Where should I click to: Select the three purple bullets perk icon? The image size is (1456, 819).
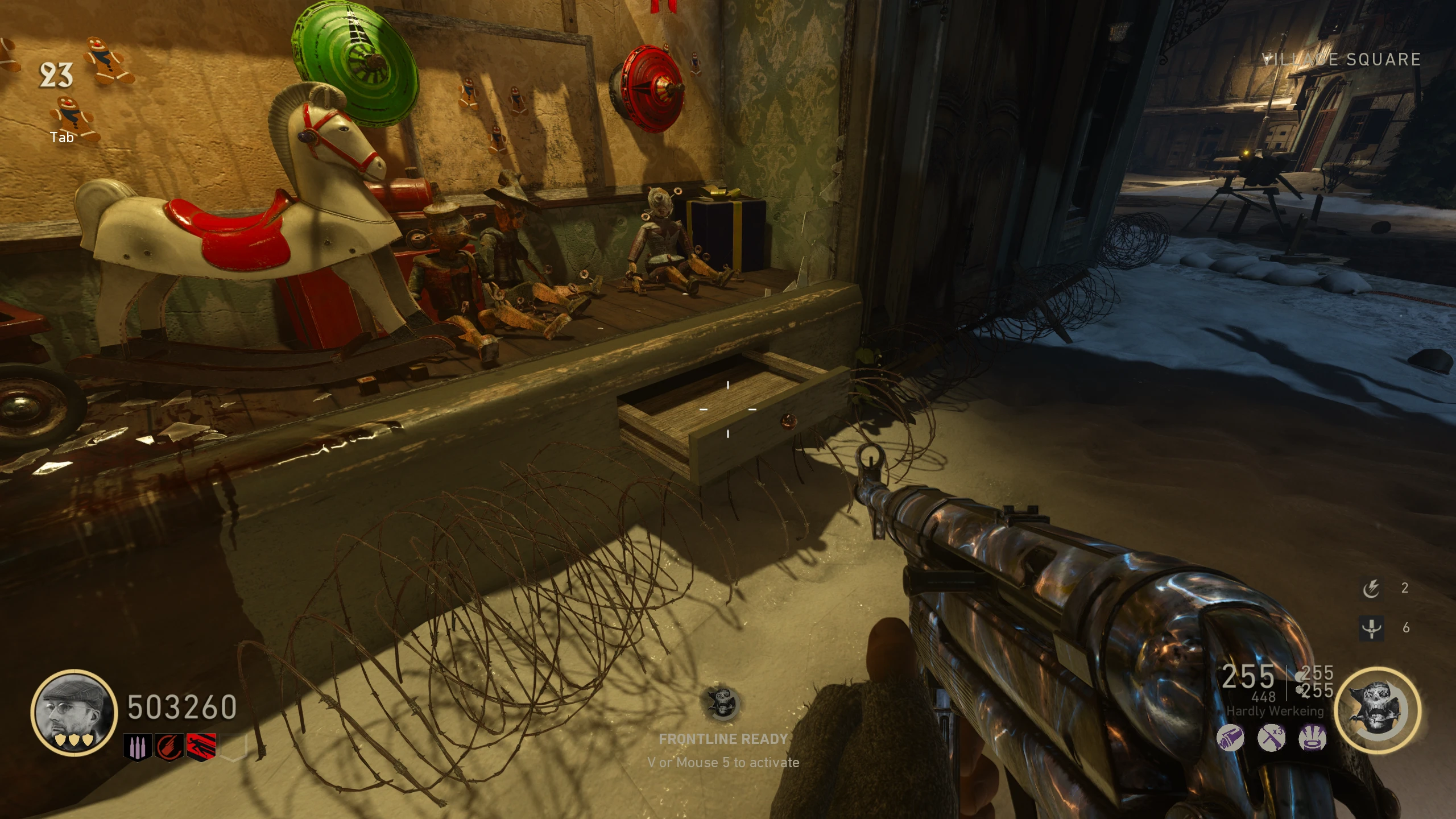(137, 746)
